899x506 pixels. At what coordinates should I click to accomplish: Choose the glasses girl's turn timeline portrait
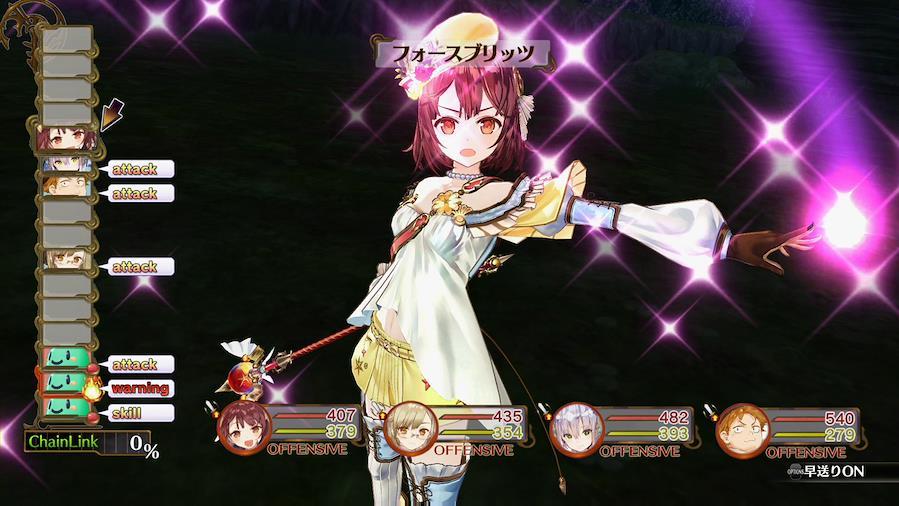pos(66,264)
